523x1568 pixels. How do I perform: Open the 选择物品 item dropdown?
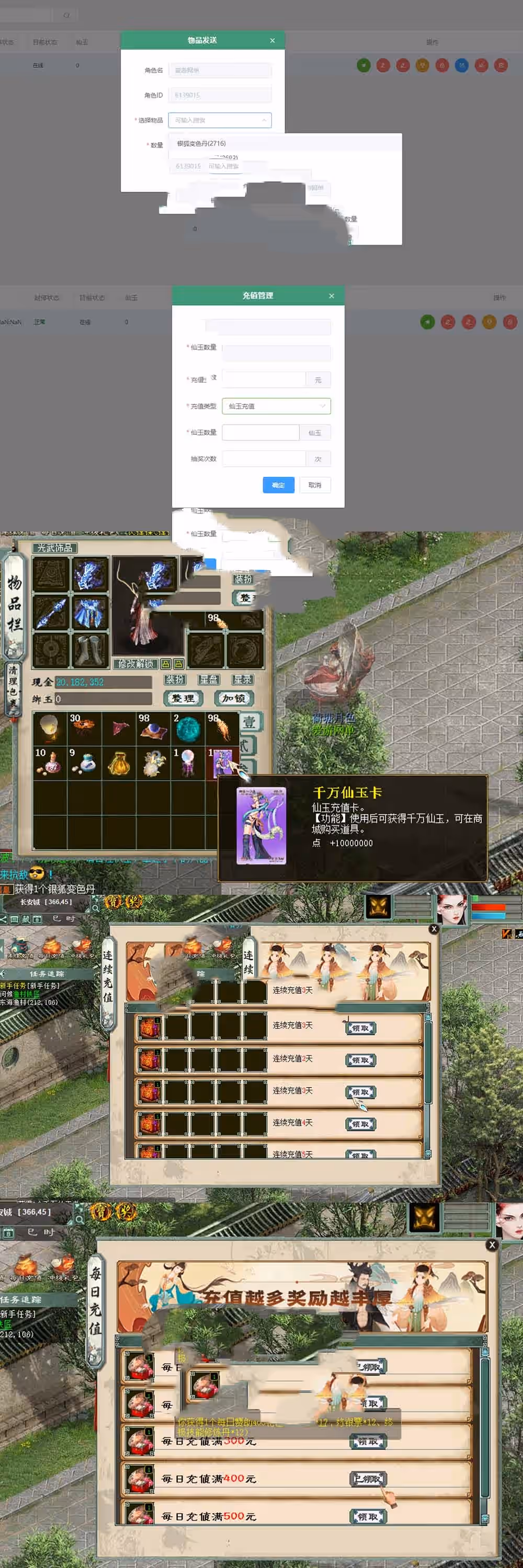click(219, 121)
